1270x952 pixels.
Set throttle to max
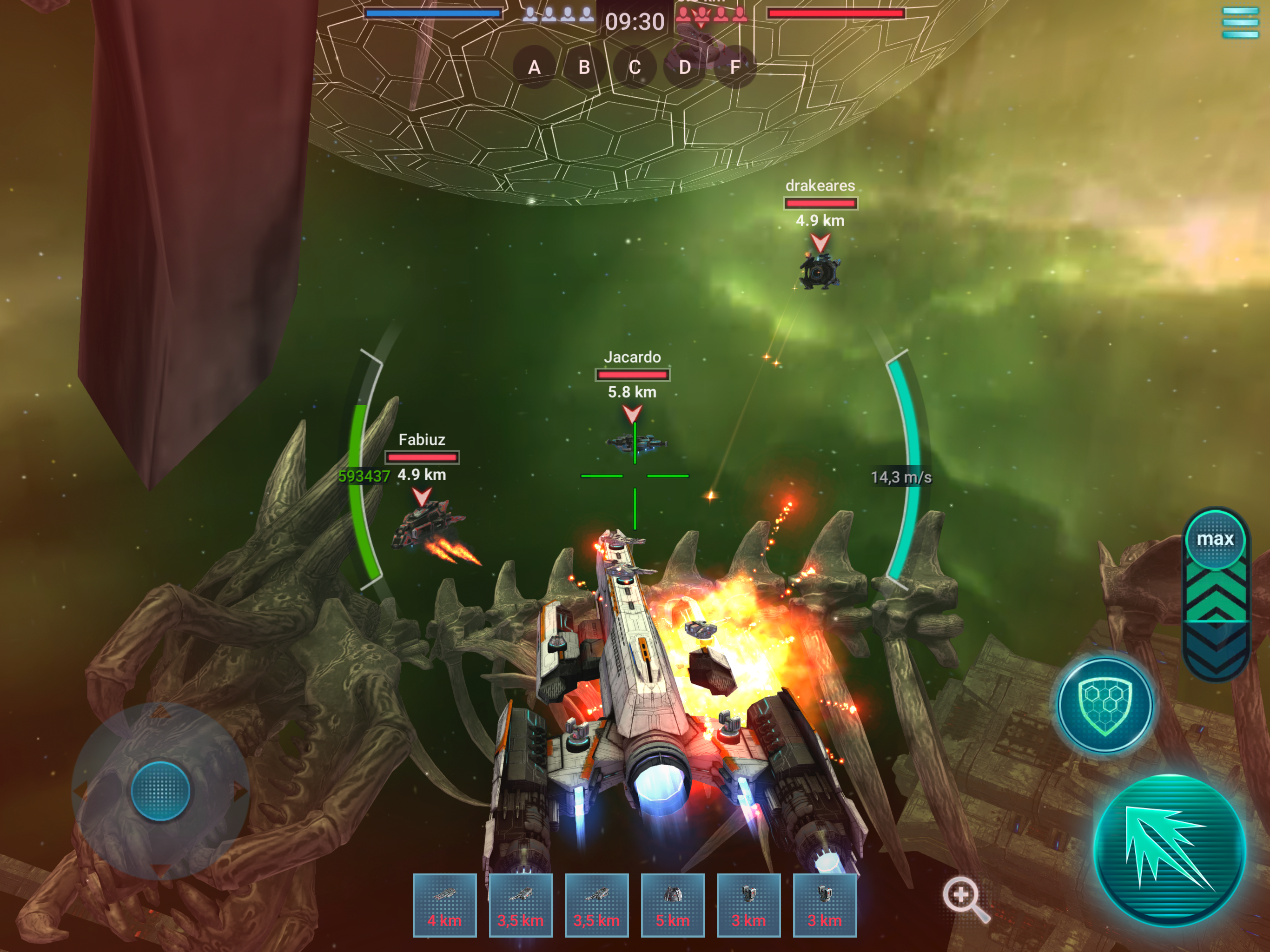pyautogui.click(x=1215, y=539)
